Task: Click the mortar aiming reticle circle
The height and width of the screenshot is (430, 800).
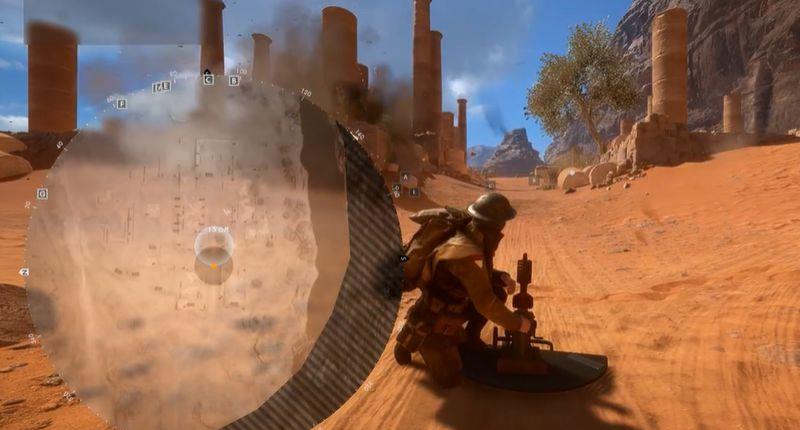Action: pyautogui.click(x=214, y=245)
